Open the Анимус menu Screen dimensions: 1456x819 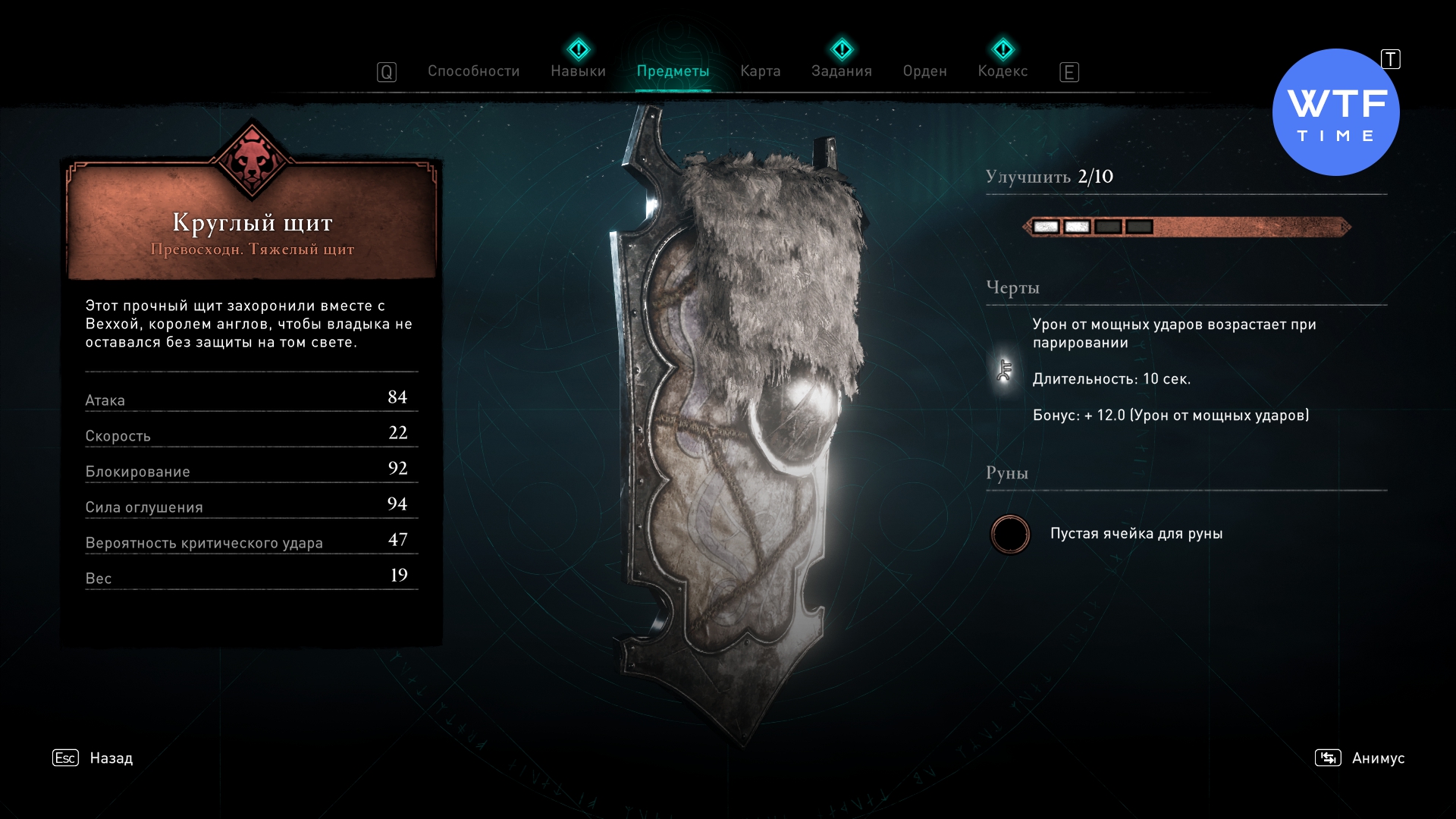click(1377, 758)
